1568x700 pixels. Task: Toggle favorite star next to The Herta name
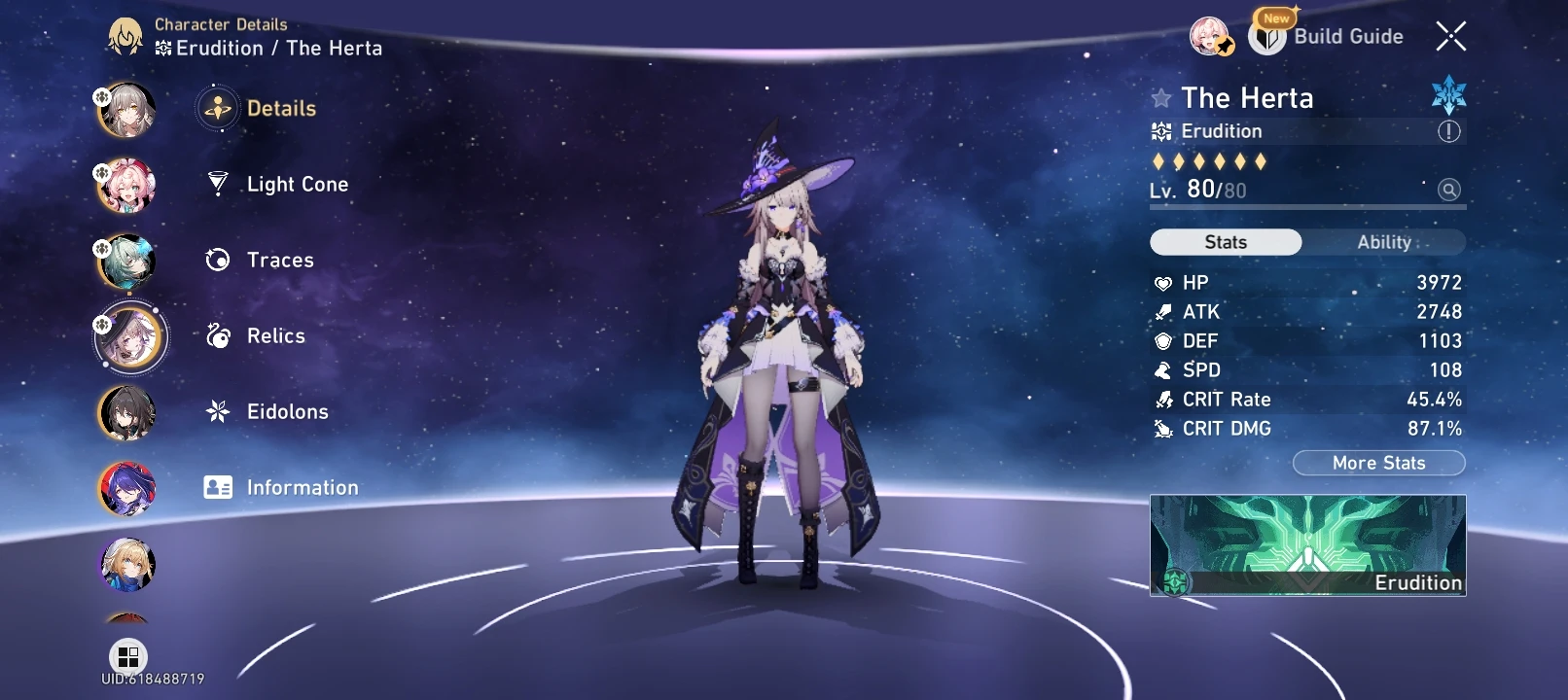click(1160, 97)
